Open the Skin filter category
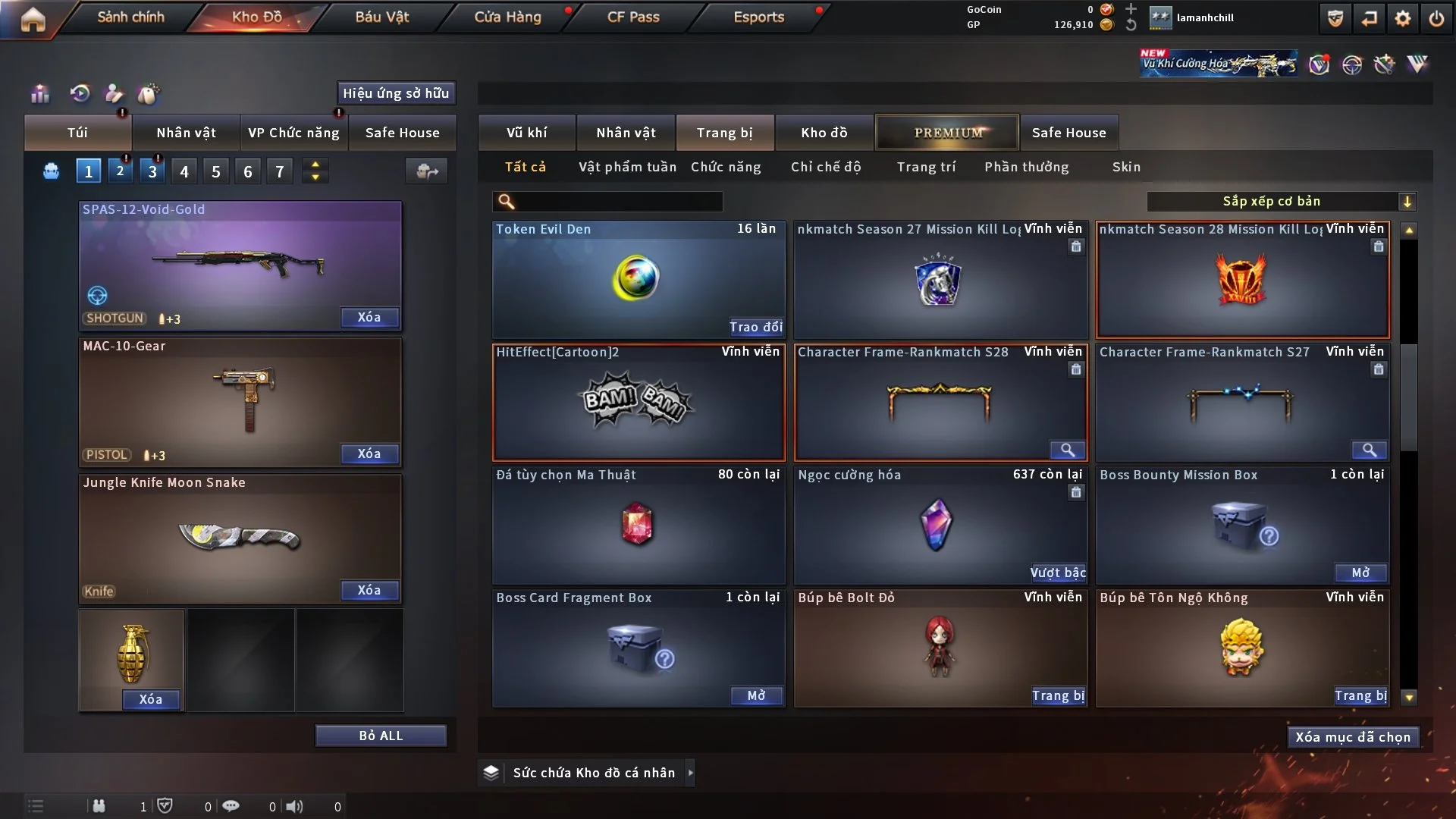This screenshot has height=819, width=1456. tap(1126, 167)
